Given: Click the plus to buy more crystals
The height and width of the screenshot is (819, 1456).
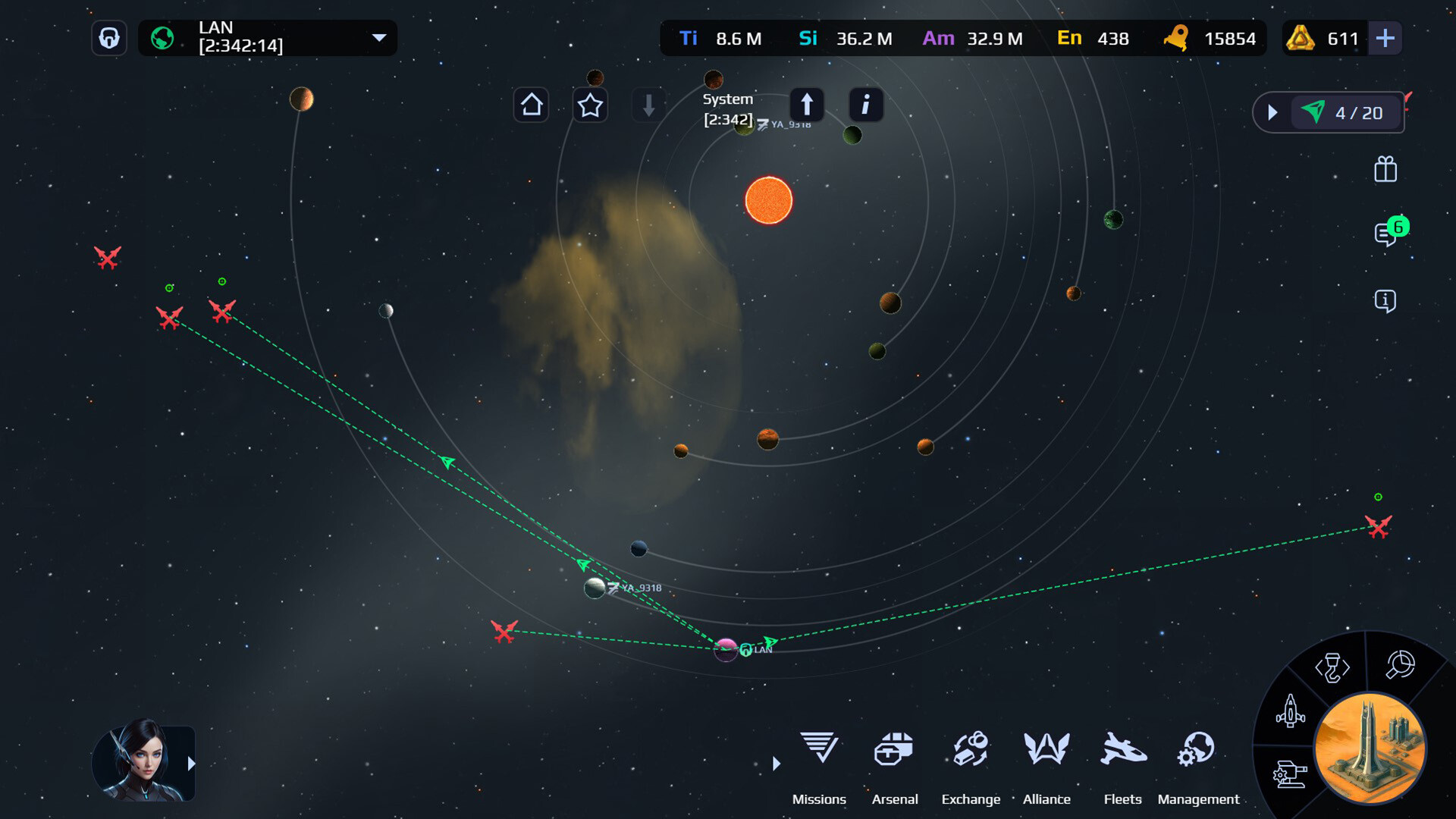Looking at the screenshot, I should point(1385,38).
